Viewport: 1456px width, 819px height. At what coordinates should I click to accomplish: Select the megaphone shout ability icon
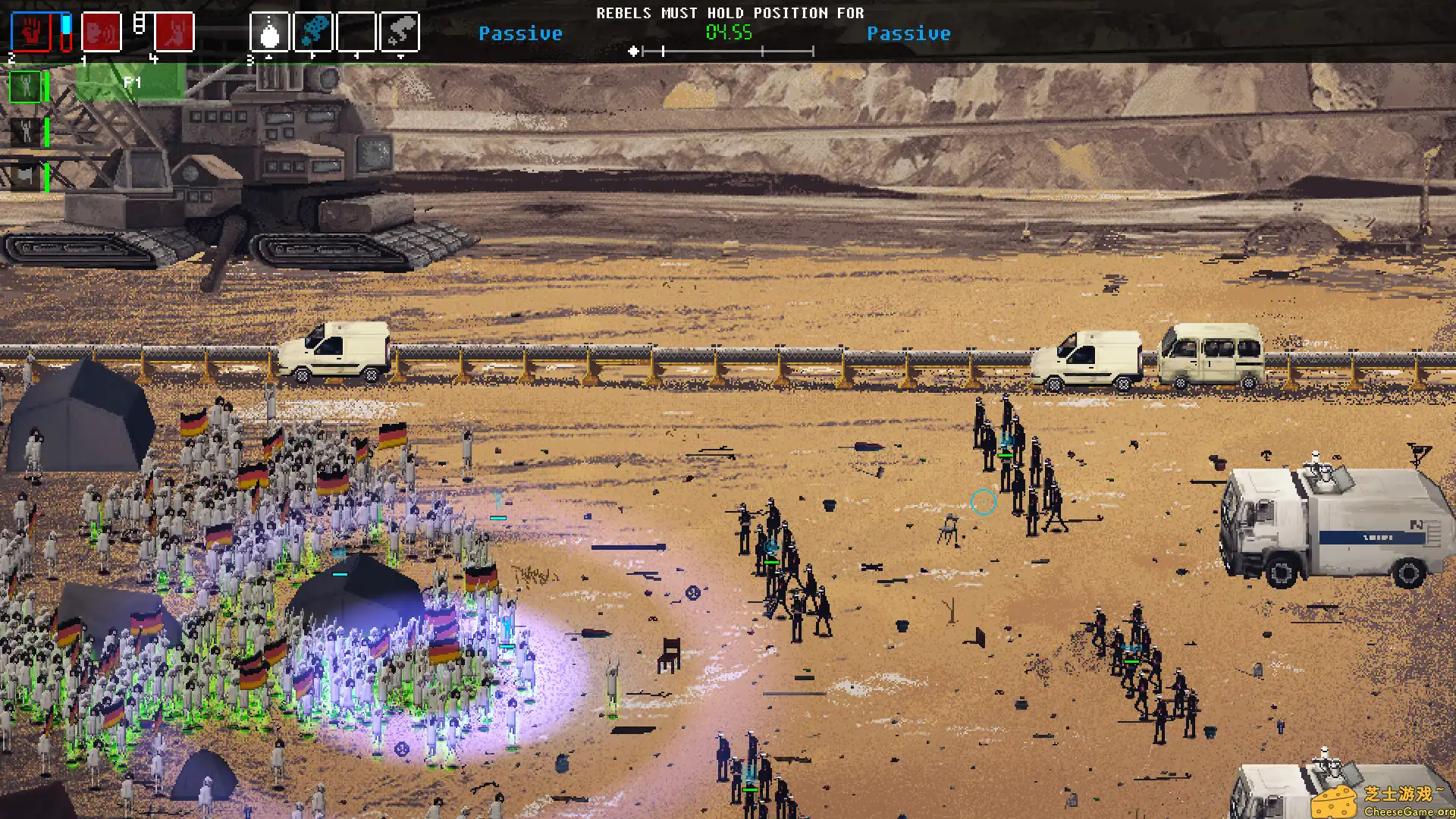click(101, 32)
